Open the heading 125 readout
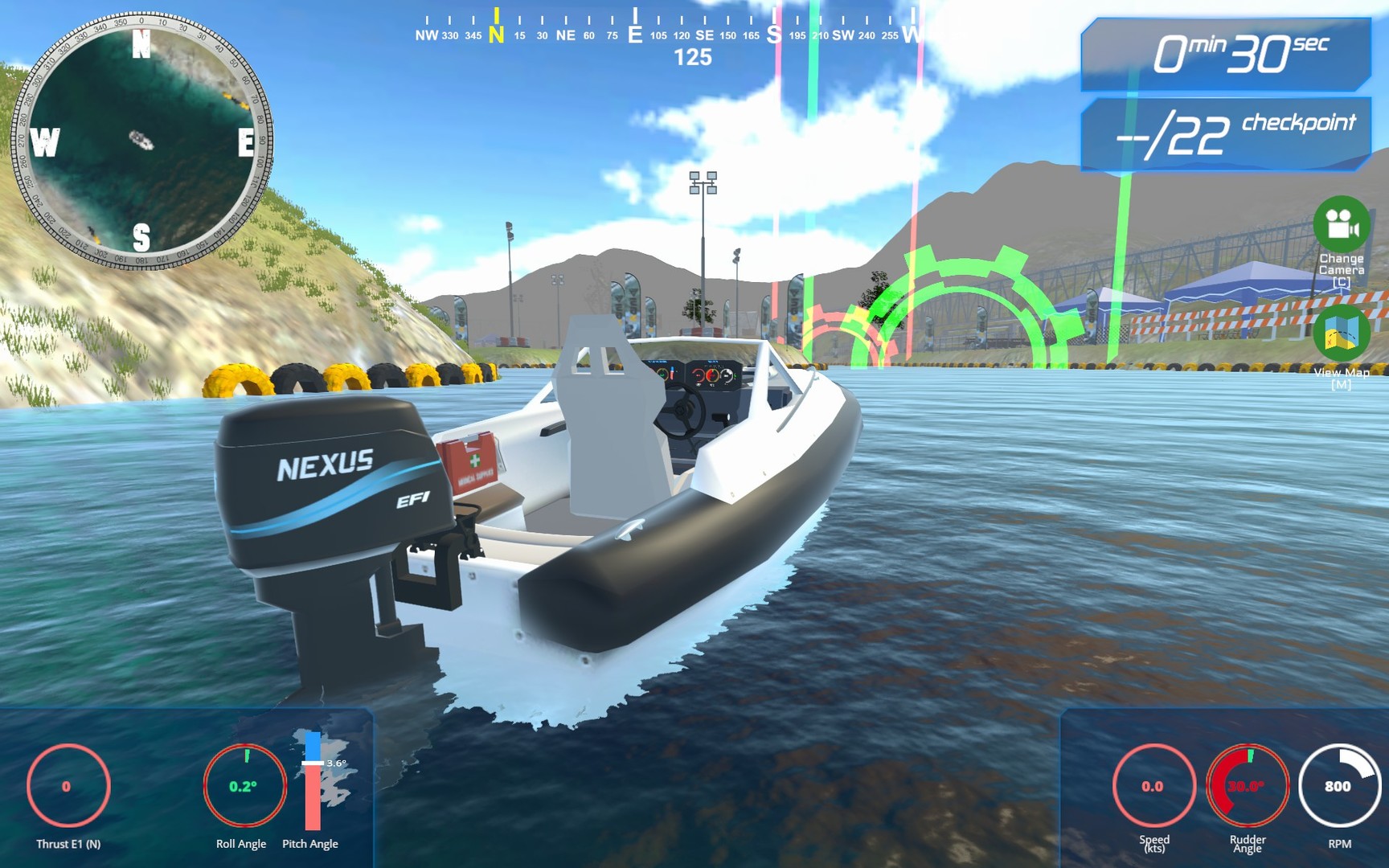Screen dimensions: 1389x868 (x=694, y=56)
